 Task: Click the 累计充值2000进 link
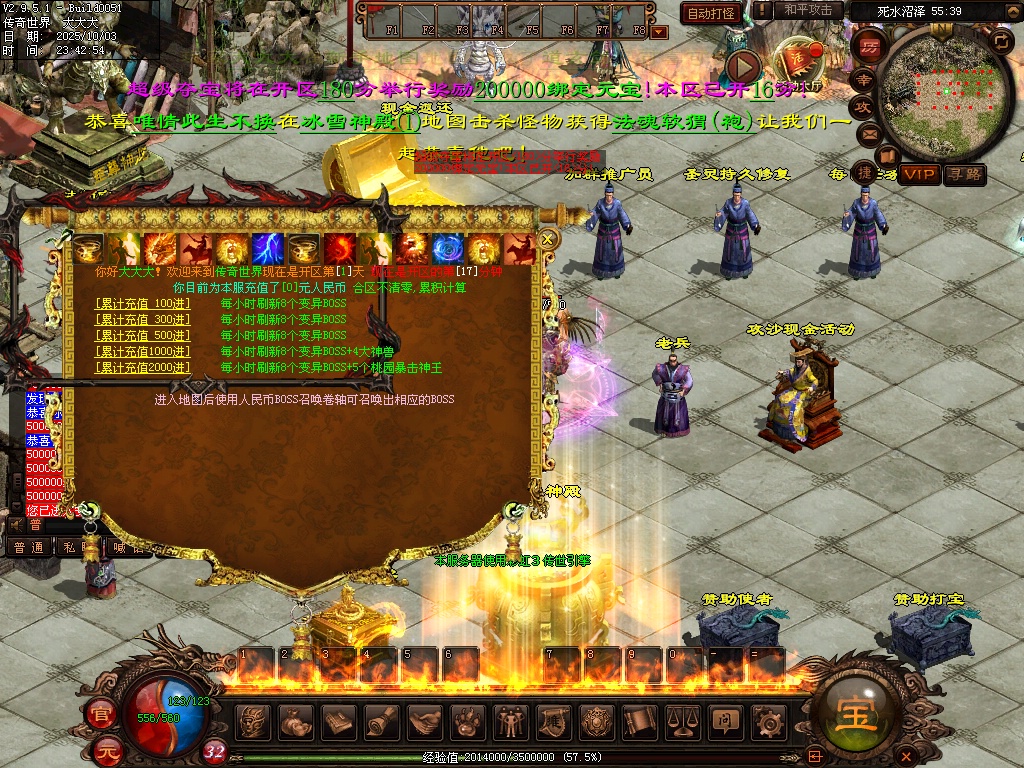pos(142,367)
